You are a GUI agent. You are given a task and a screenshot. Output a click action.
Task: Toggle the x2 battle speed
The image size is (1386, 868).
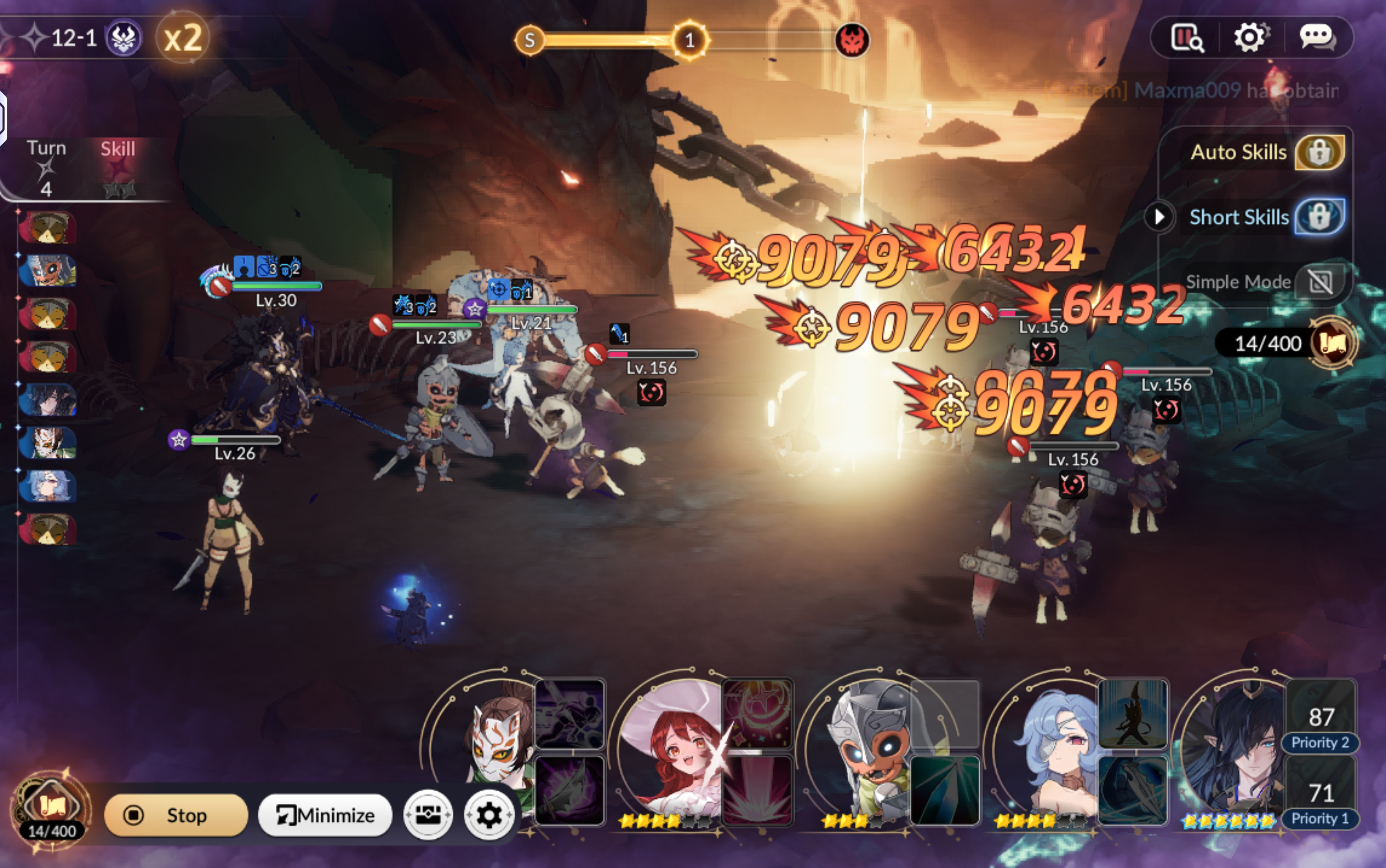pos(182,38)
